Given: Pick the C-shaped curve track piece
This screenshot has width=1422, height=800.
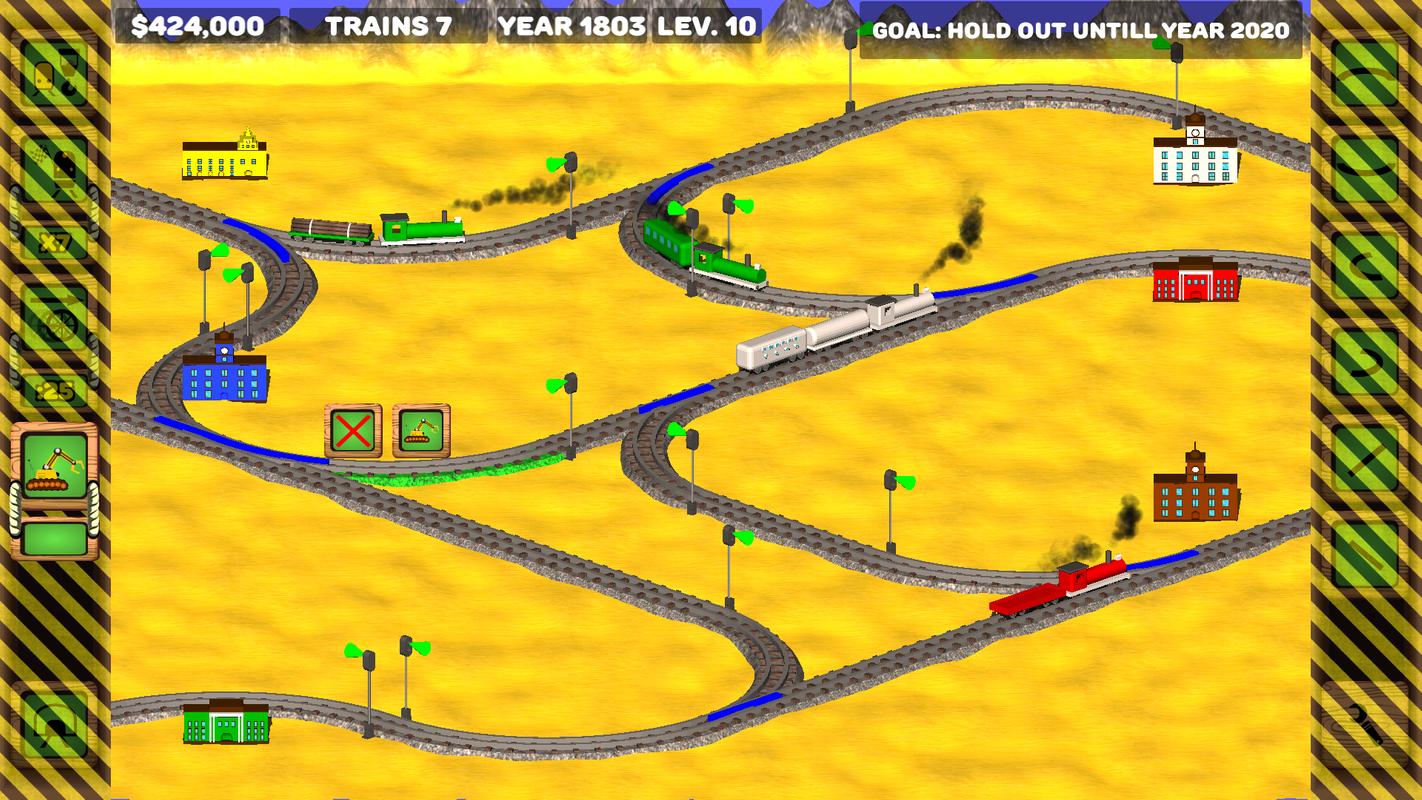Looking at the screenshot, I should click(1365, 264).
